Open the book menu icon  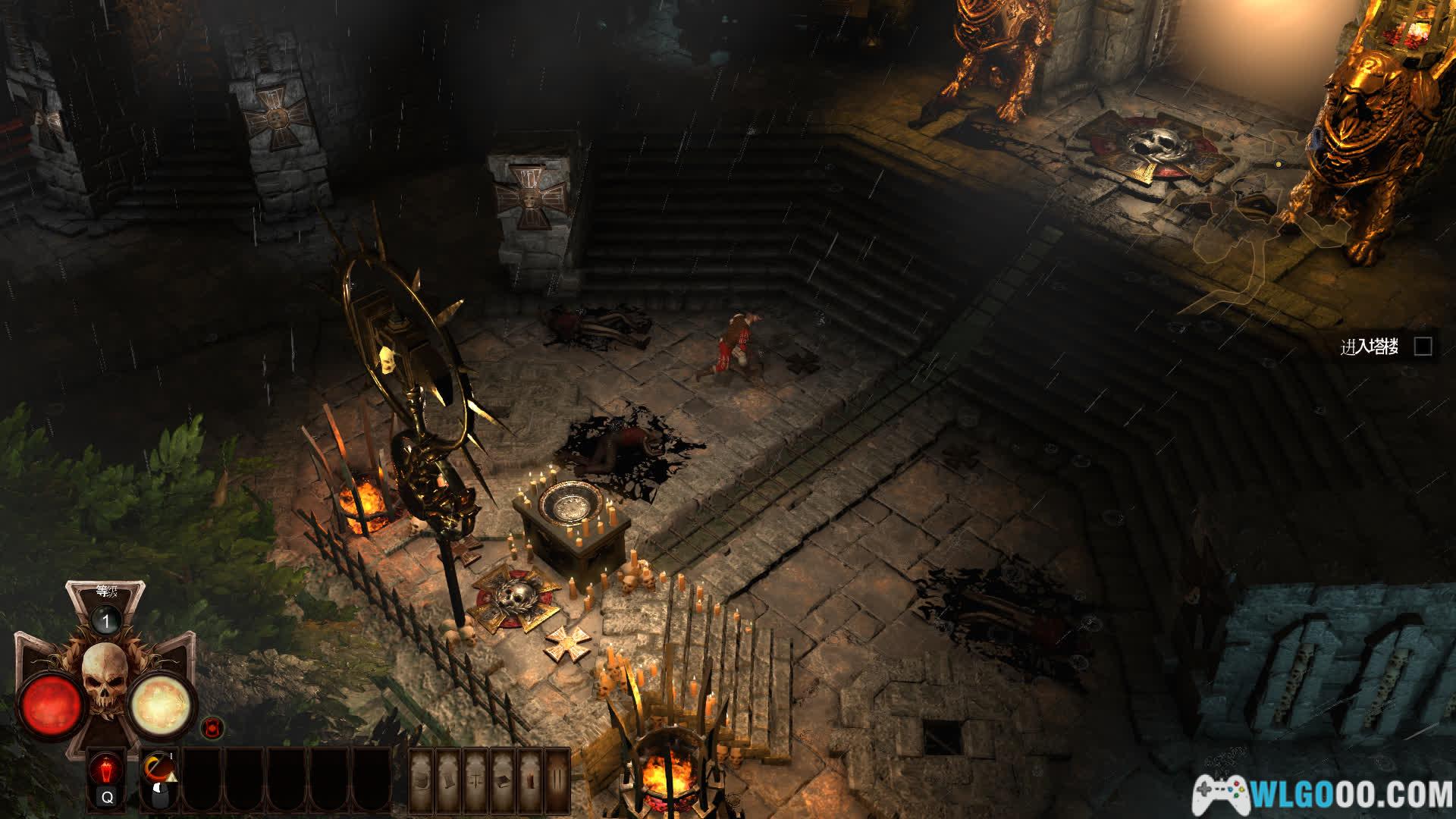[503, 781]
